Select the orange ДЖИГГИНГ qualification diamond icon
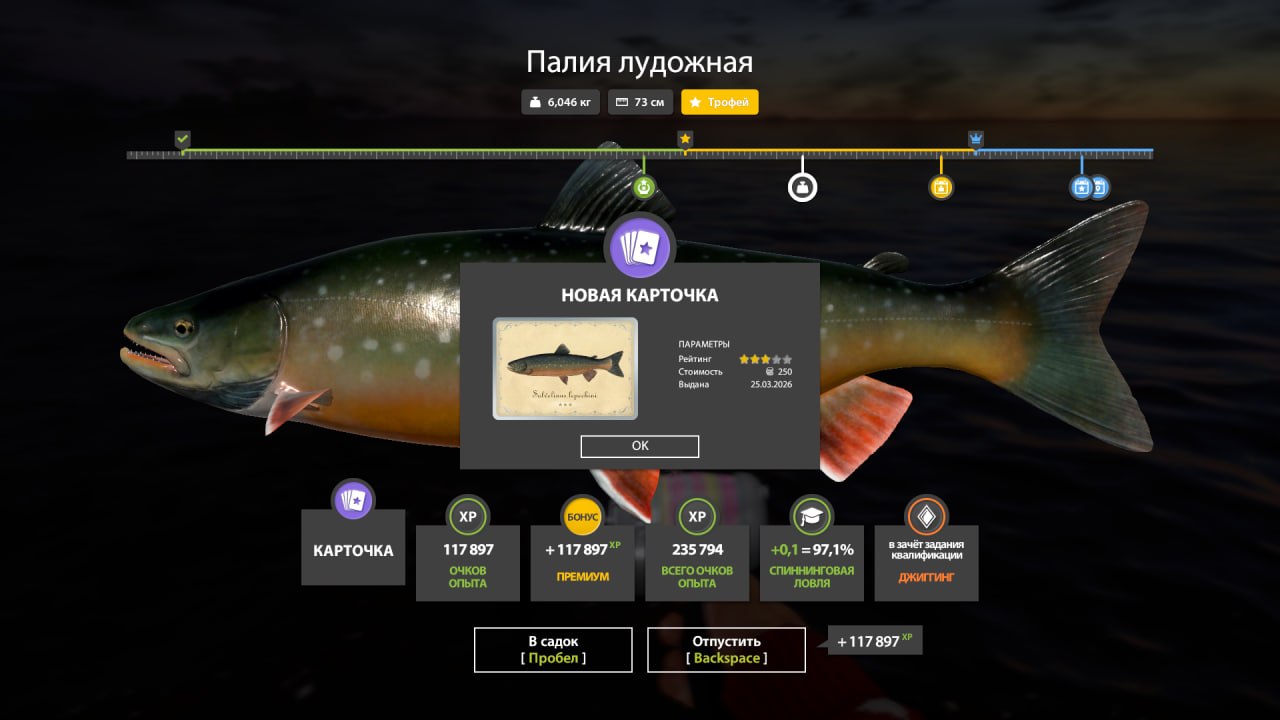This screenshot has height=720, width=1280. click(x=926, y=517)
